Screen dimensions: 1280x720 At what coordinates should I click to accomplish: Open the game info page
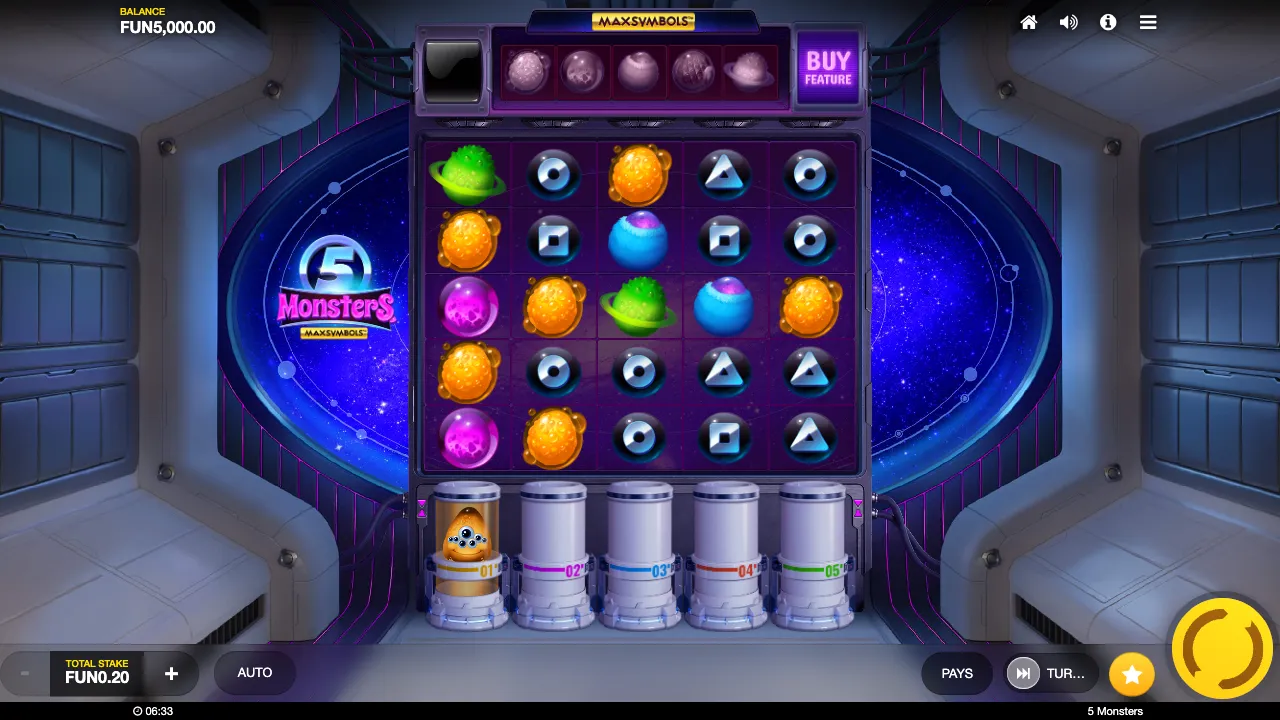pos(1108,22)
